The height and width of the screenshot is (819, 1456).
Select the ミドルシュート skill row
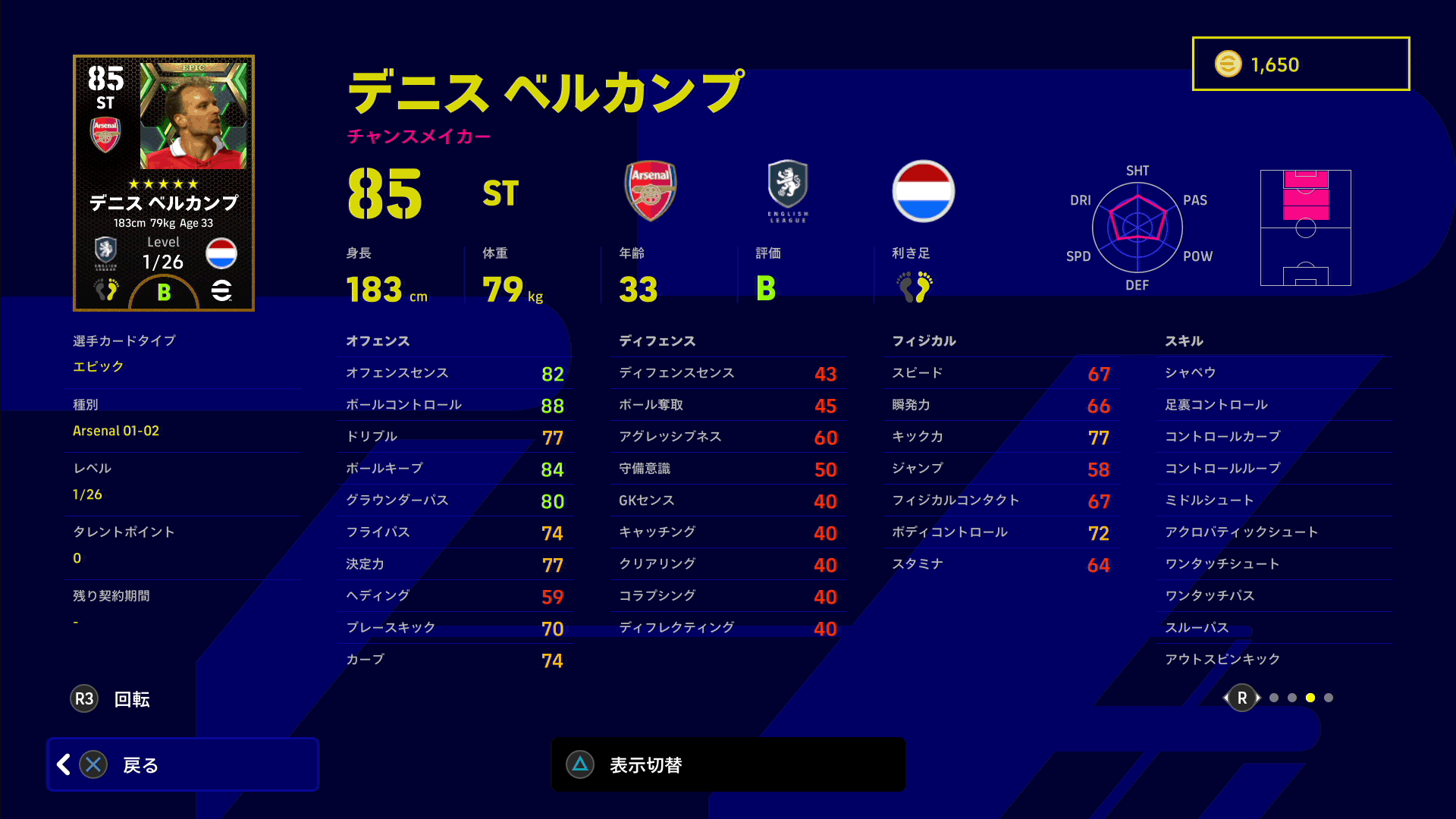coord(1274,500)
